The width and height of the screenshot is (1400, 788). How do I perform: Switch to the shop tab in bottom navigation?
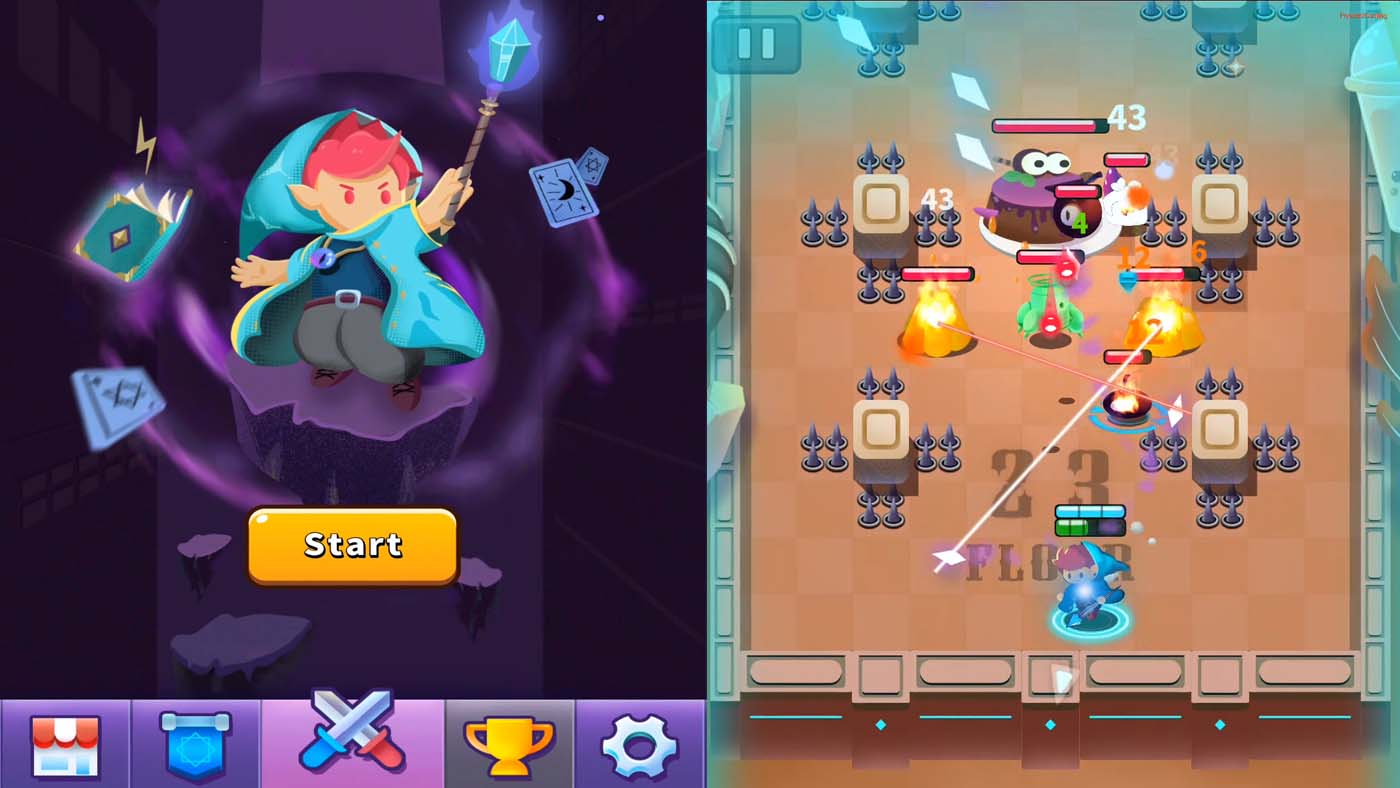(65, 745)
